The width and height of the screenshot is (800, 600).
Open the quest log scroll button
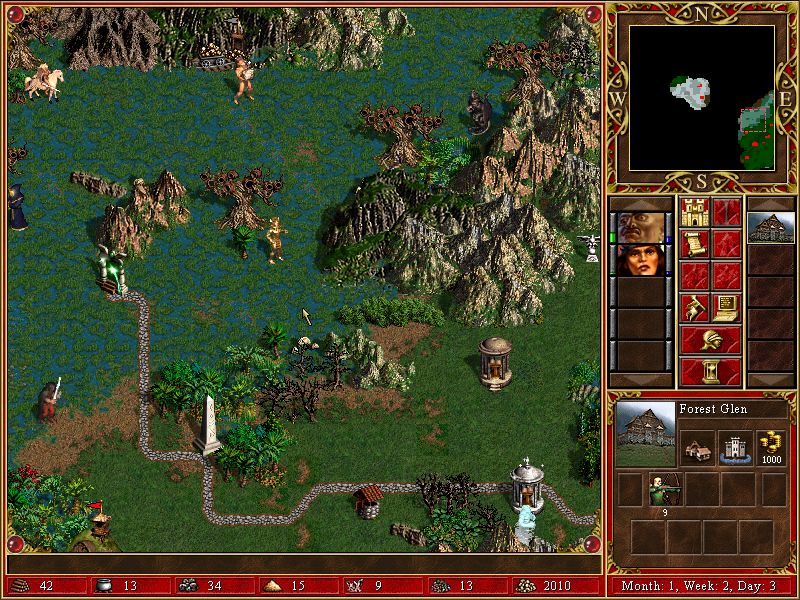[x=694, y=244]
